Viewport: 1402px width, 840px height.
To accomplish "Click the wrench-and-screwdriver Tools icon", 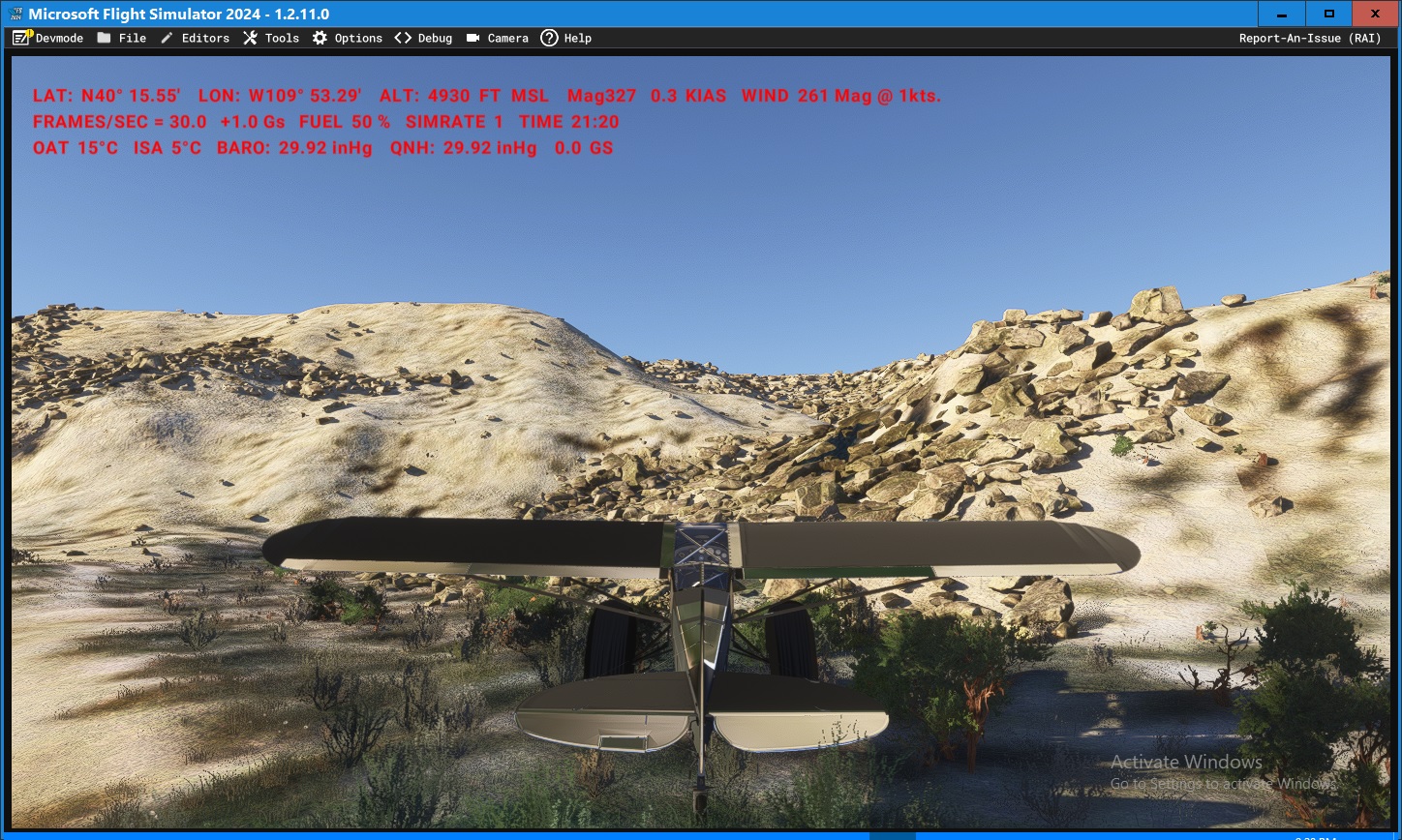I will (251, 38).
